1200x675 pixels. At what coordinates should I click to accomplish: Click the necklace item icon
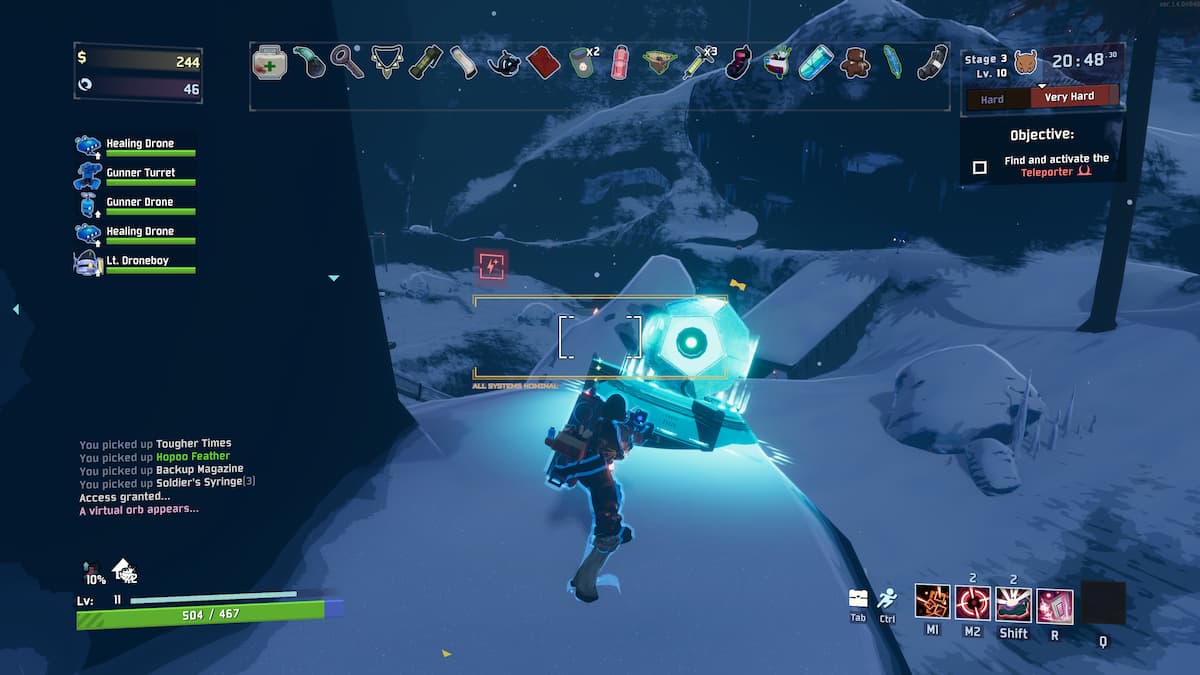pos(385,62)
